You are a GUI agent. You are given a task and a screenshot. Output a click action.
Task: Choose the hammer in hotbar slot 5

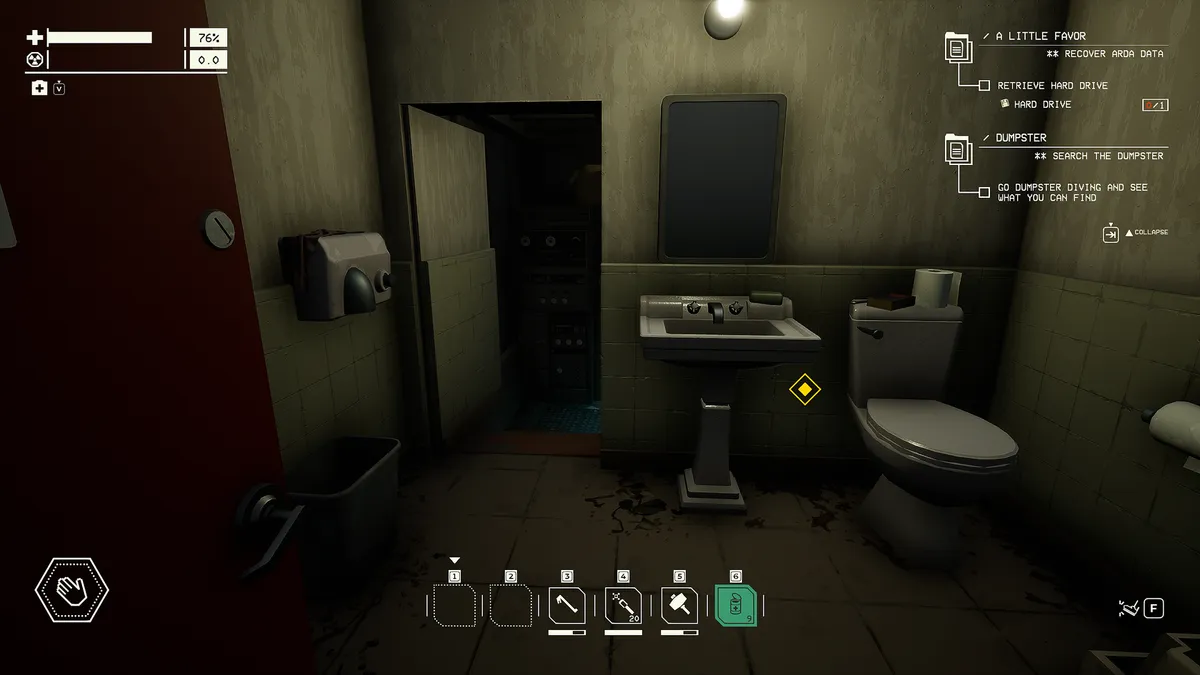click(679, 606)
